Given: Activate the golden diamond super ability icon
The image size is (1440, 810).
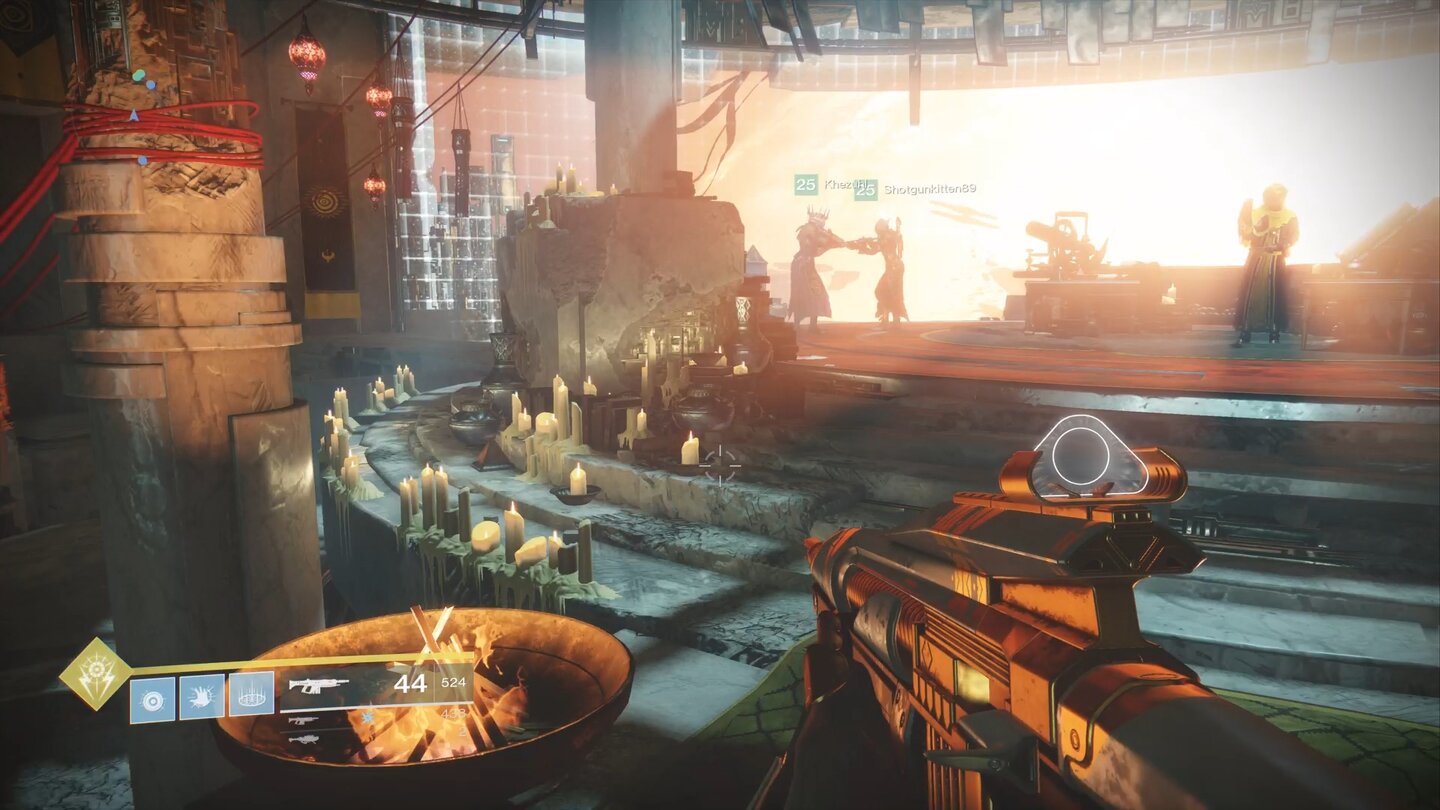Looking at the screenshot, I should point(95,673).
